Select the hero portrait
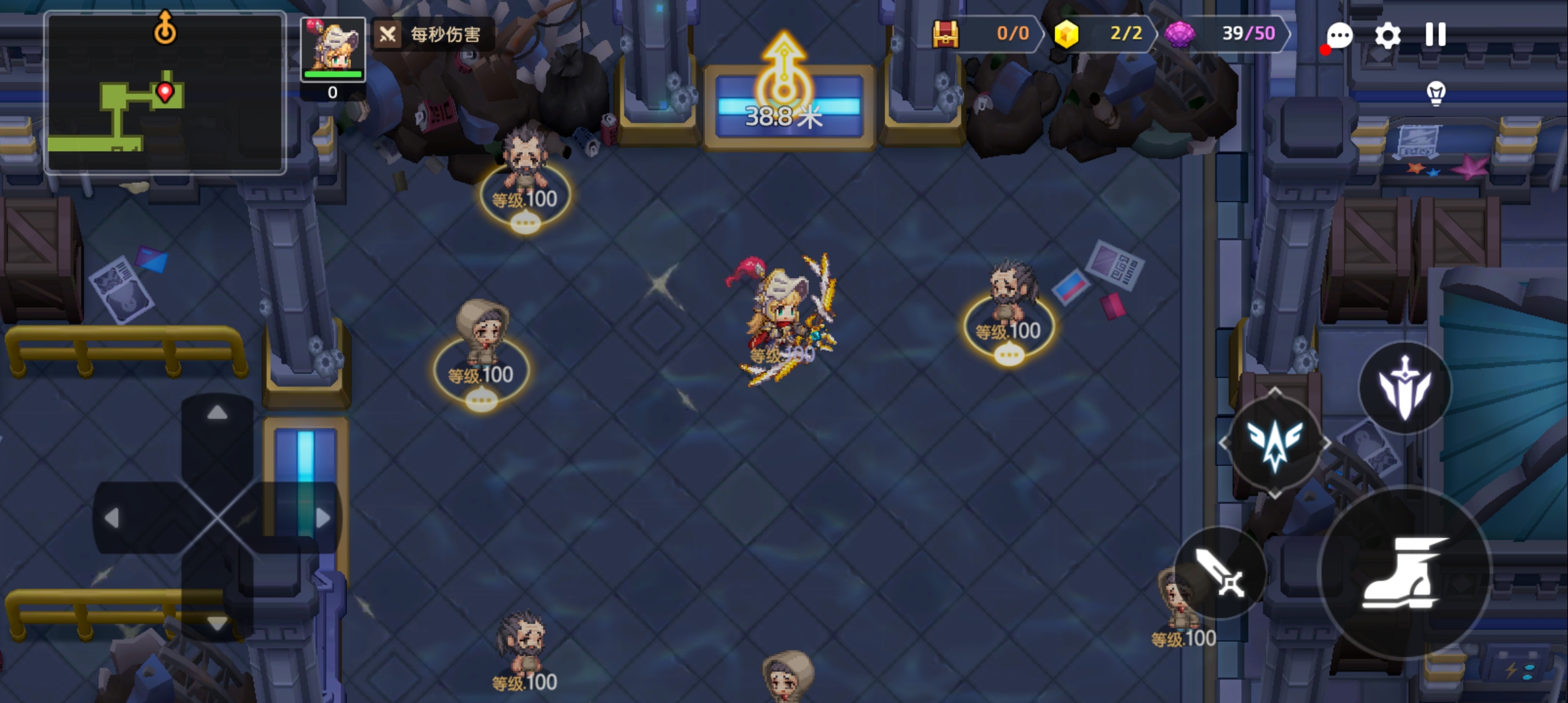 (x=333, y=49)
